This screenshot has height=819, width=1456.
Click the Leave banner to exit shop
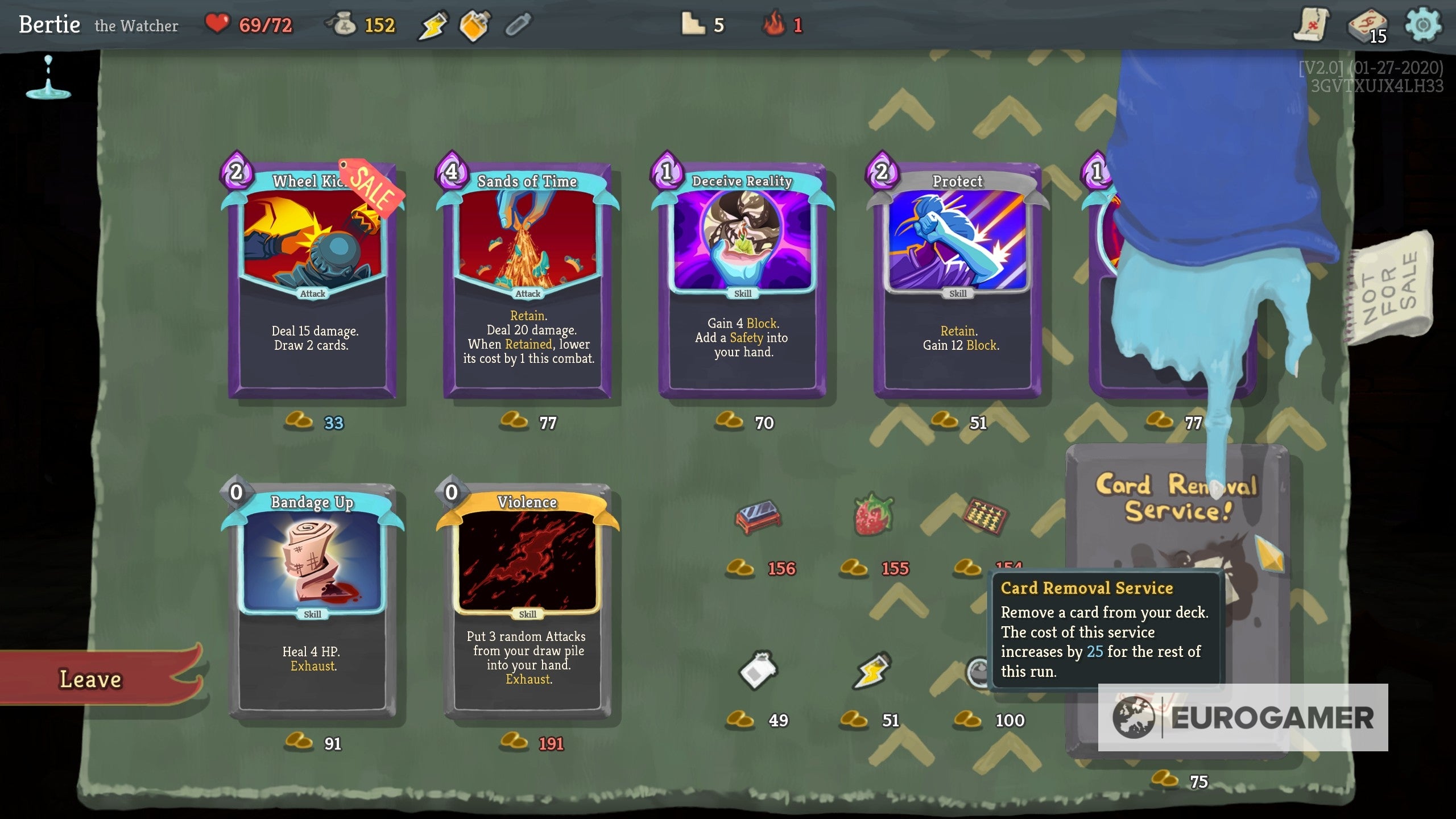[91, 679]
